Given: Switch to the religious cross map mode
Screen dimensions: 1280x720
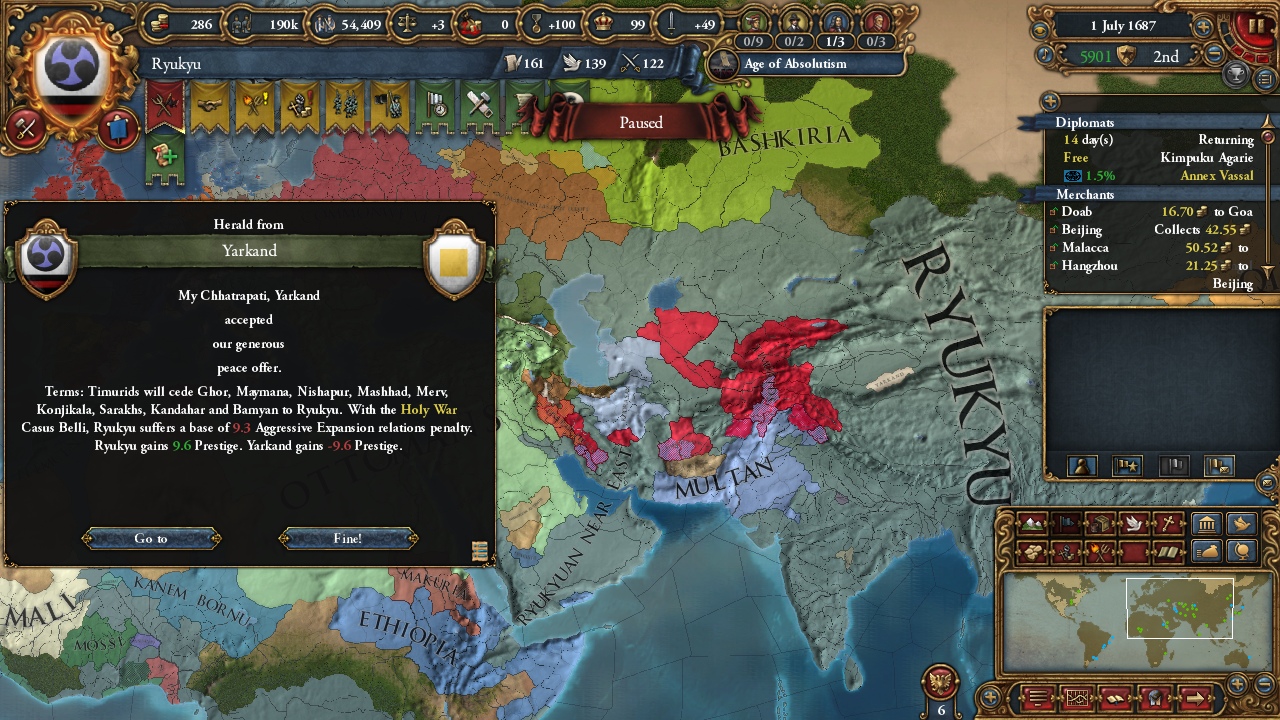Looking at the screenshot, I should pos(1167,523).
